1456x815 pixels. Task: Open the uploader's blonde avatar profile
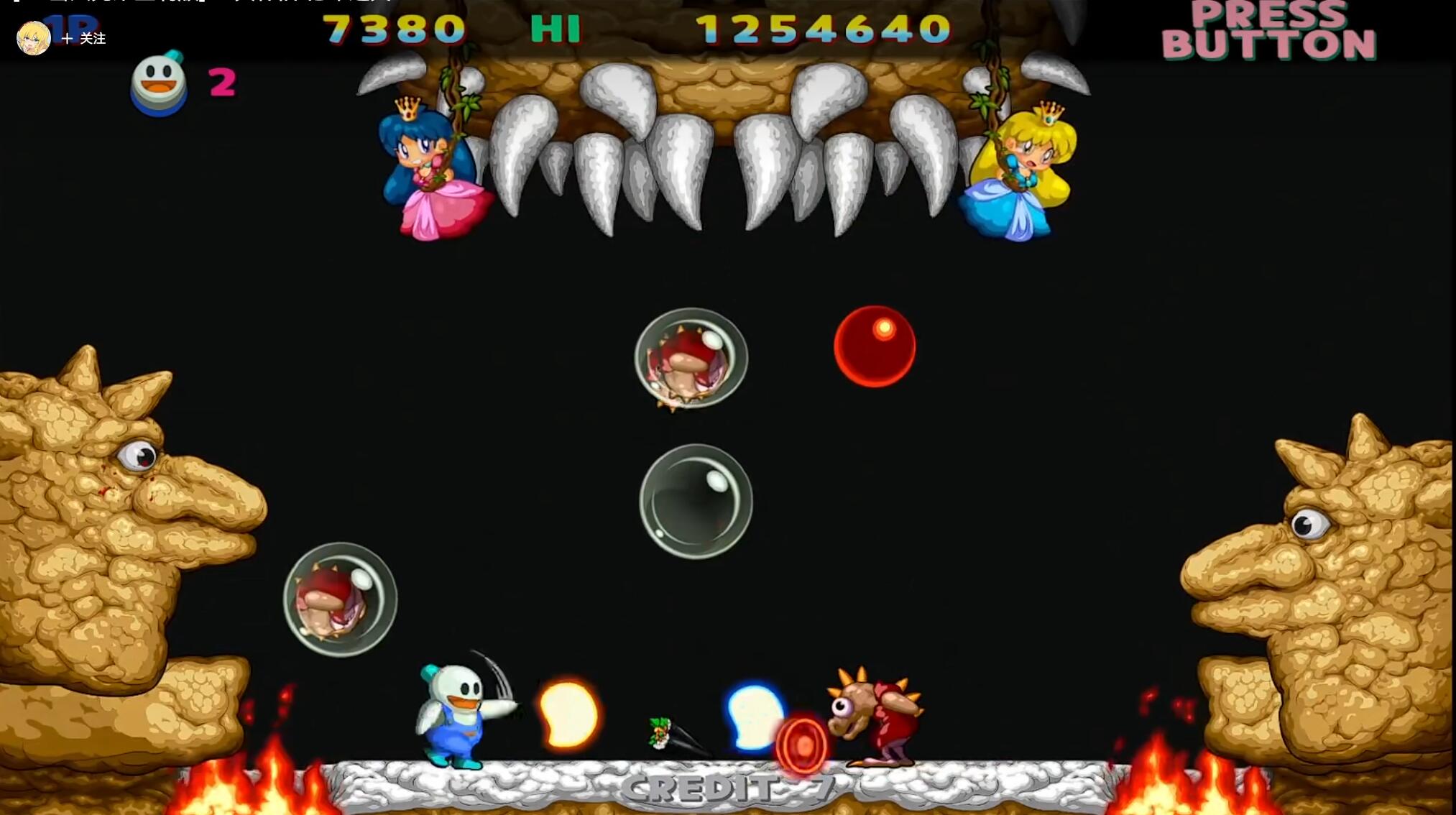pos(33,38)
